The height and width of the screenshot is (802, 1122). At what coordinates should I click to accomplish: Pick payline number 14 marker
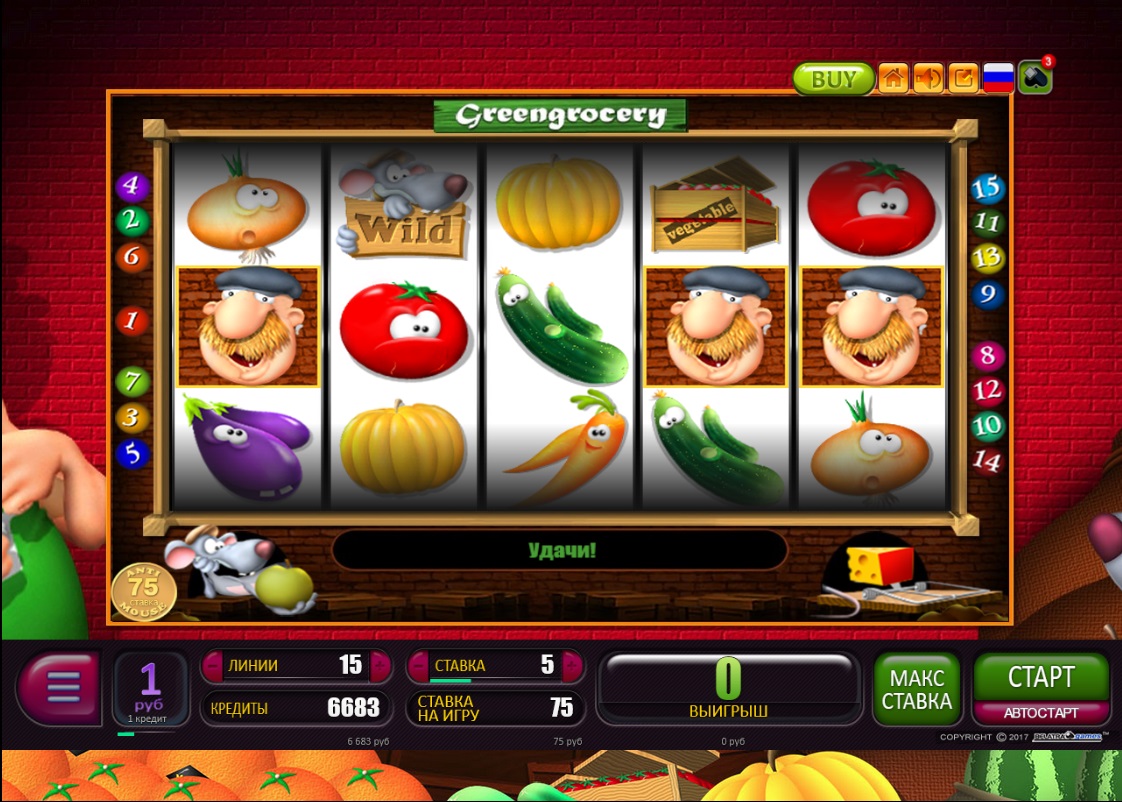[x=986, y=461]
